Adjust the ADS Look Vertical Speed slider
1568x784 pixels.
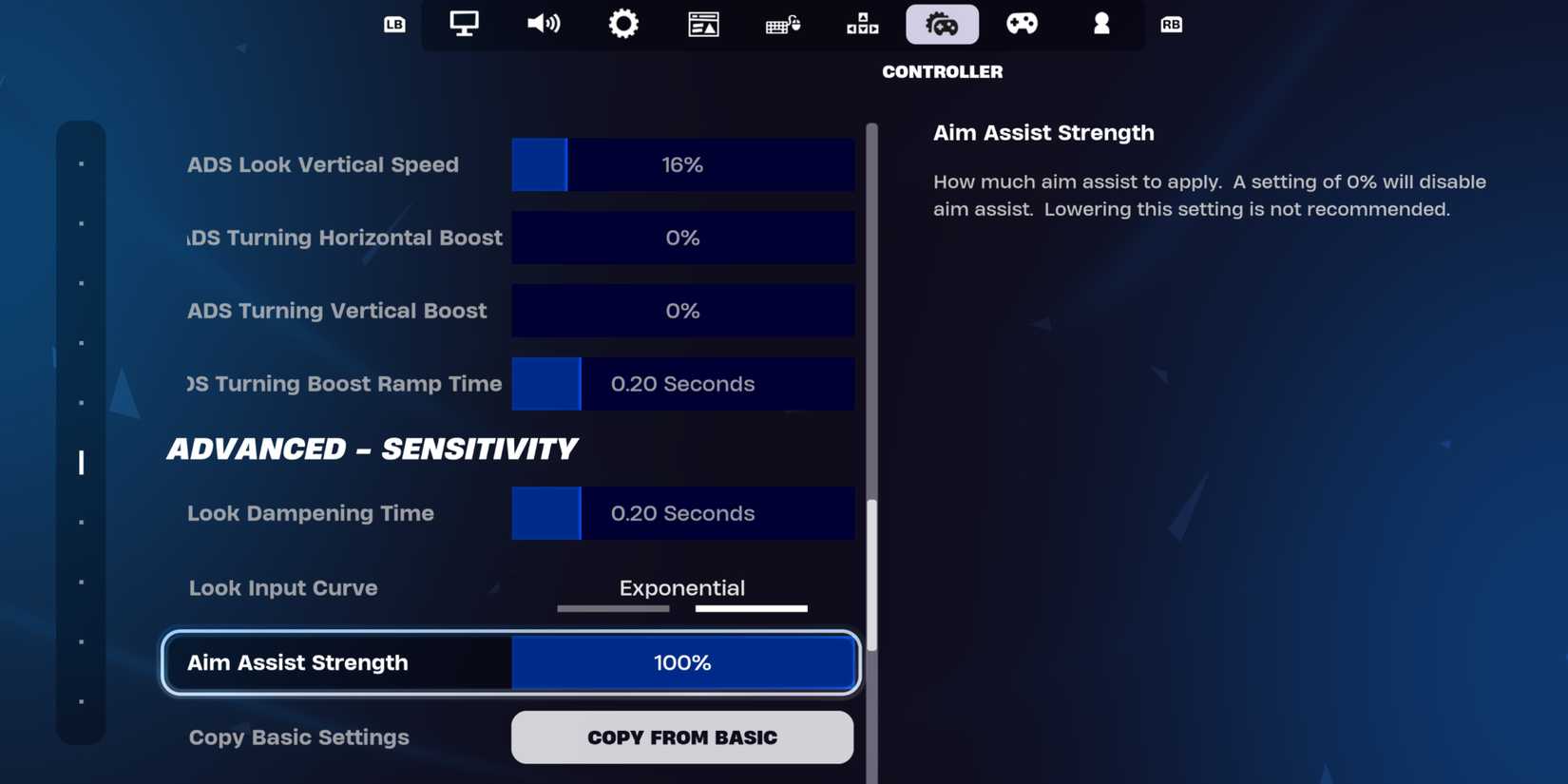pyautogui.click(x=682, y=164)
